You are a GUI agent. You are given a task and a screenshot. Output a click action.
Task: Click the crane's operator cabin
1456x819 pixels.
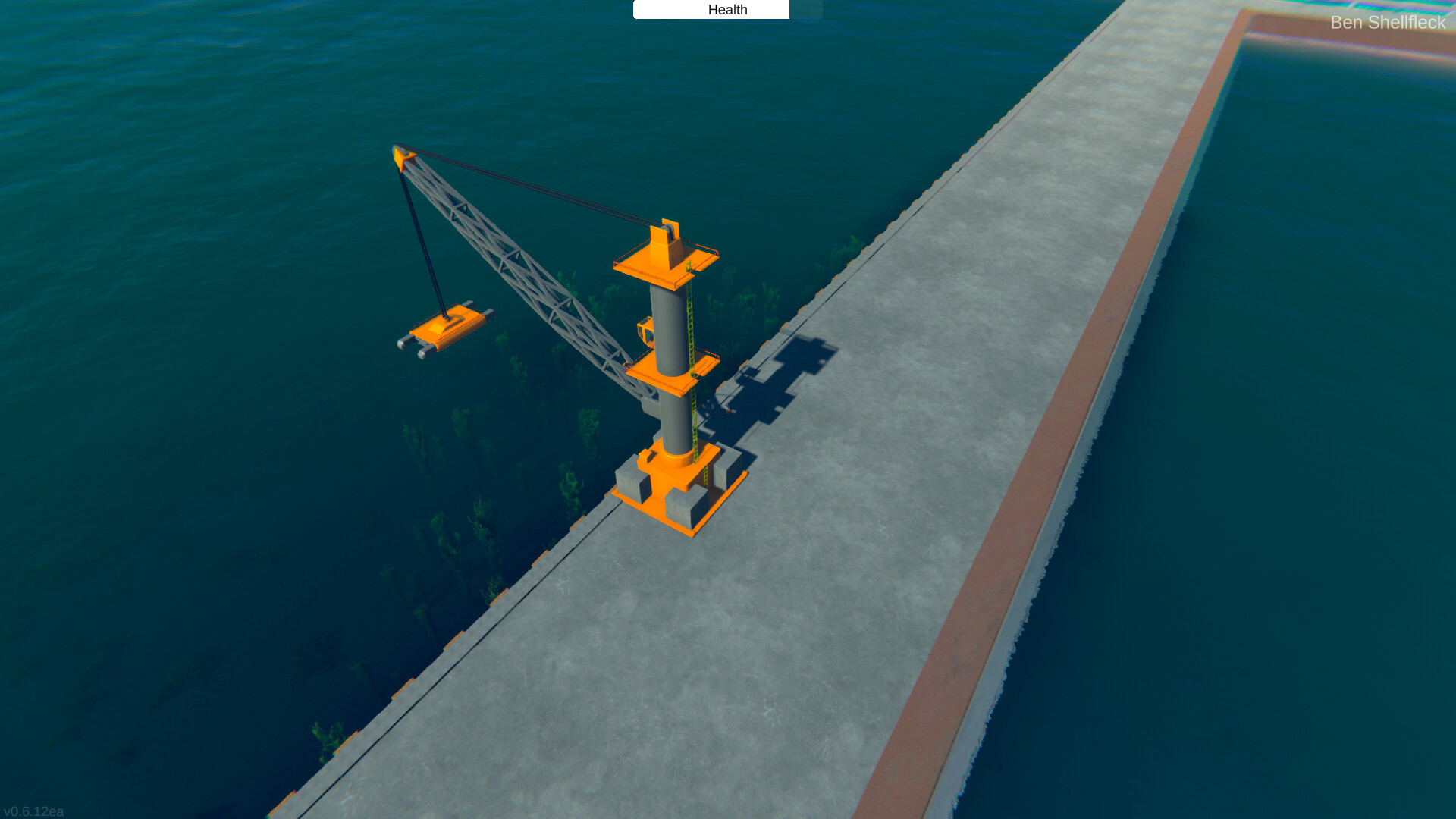(x=645, y=331)
